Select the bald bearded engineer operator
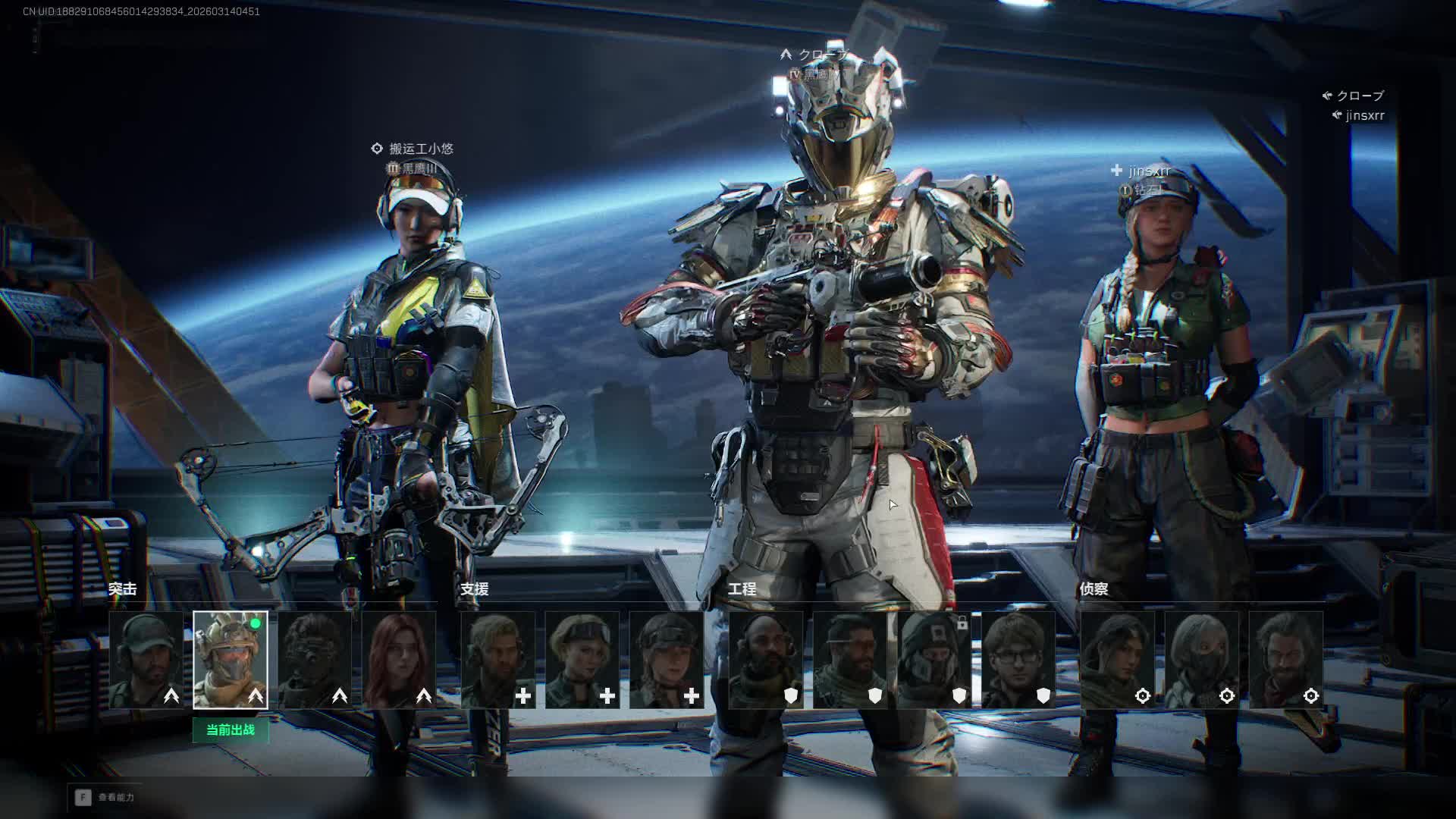The height and width of the screenshot is (819, 1456). point(766,660)
